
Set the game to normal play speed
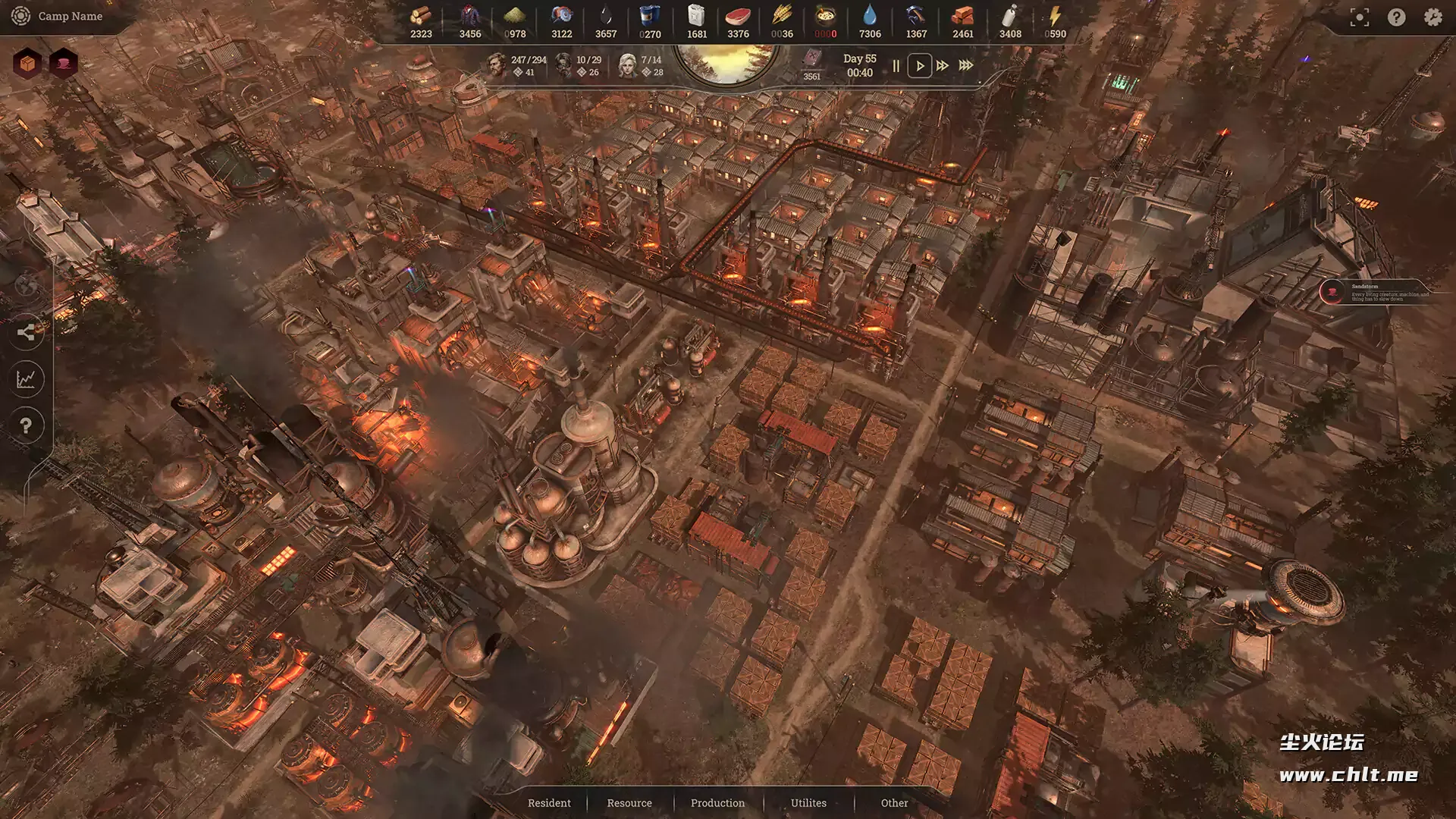click(x=919, y=66)
